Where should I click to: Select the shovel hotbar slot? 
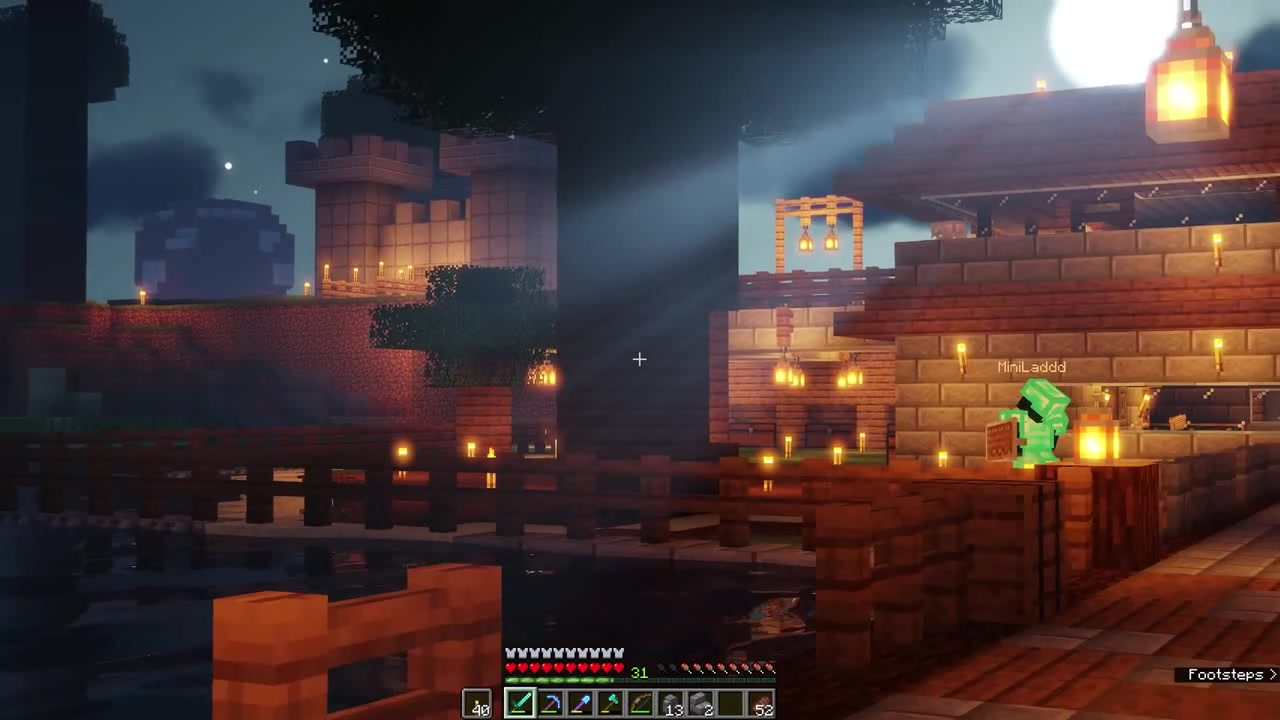(580, 703)
